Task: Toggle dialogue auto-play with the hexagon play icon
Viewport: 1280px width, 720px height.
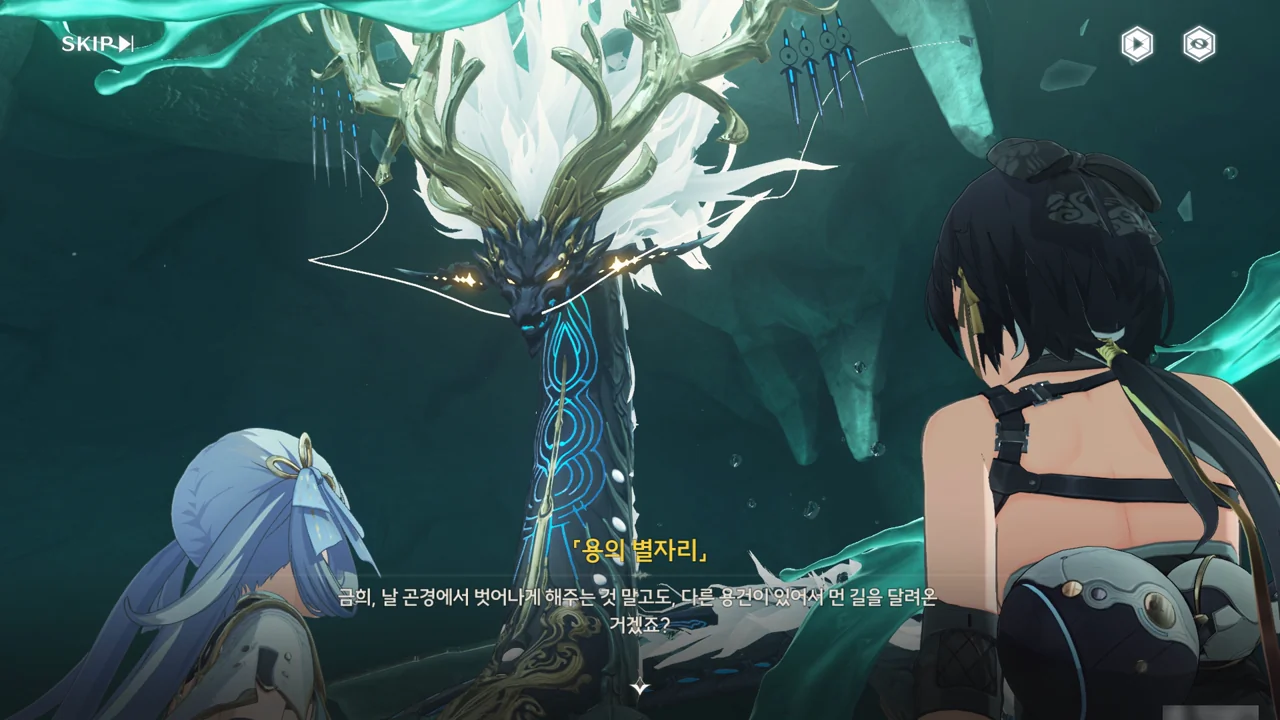Action: 1136,44
